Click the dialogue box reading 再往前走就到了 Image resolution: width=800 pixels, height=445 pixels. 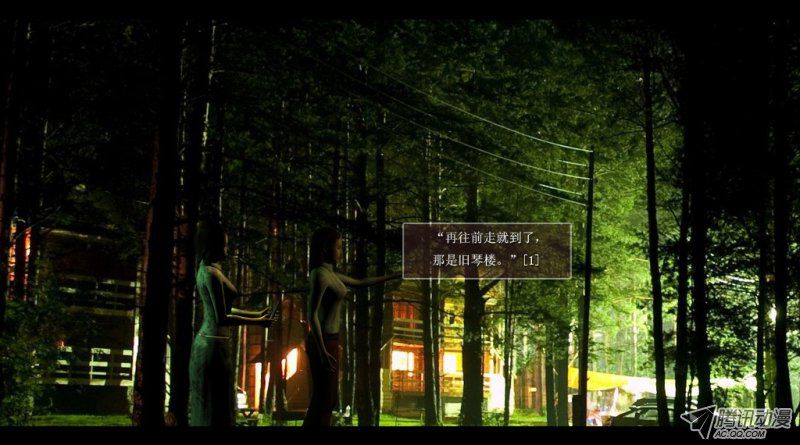(487, 250)
